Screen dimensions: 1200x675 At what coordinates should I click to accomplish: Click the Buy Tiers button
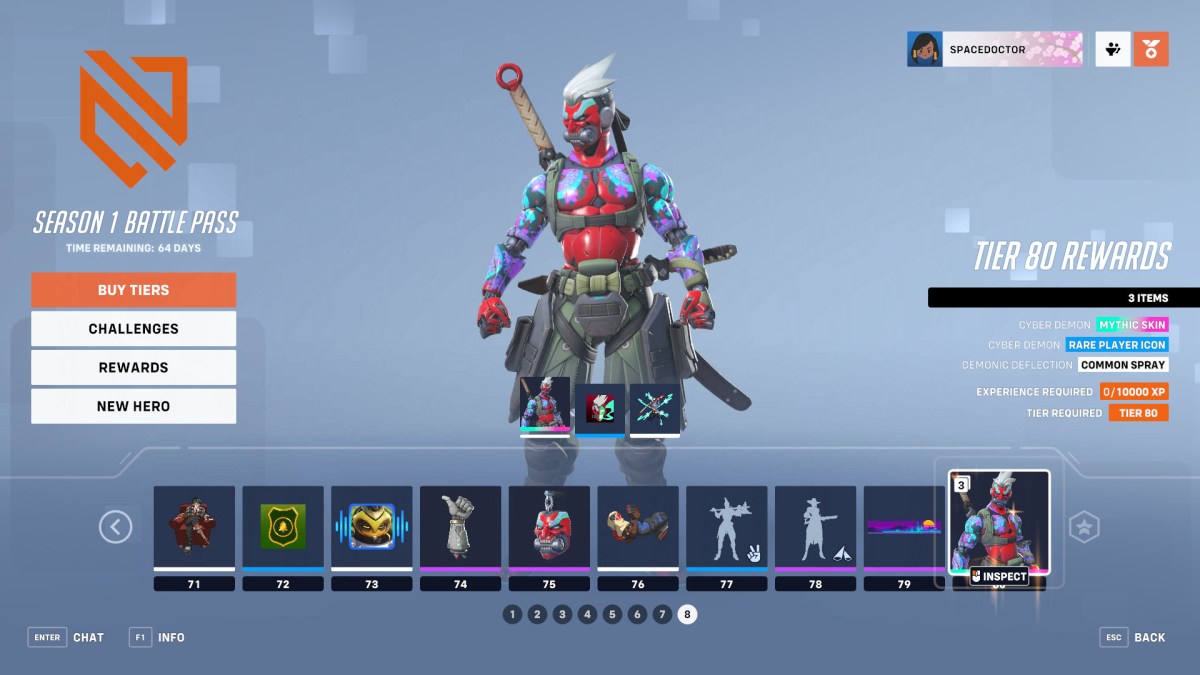coord(133,290)
